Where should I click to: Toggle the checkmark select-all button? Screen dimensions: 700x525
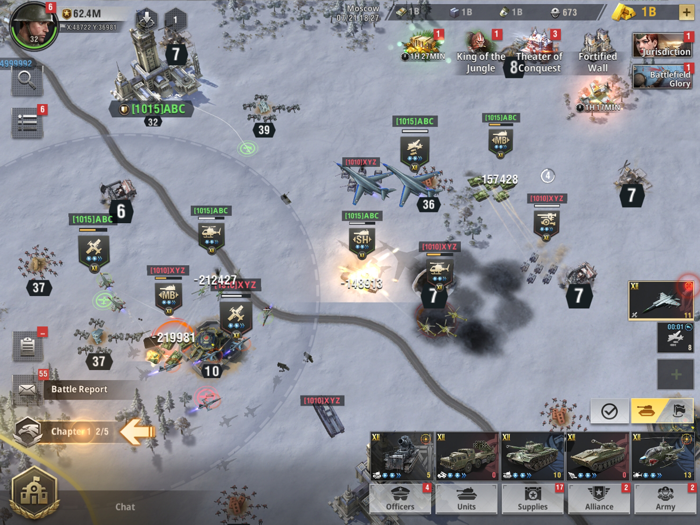click(x=609, y=411)
